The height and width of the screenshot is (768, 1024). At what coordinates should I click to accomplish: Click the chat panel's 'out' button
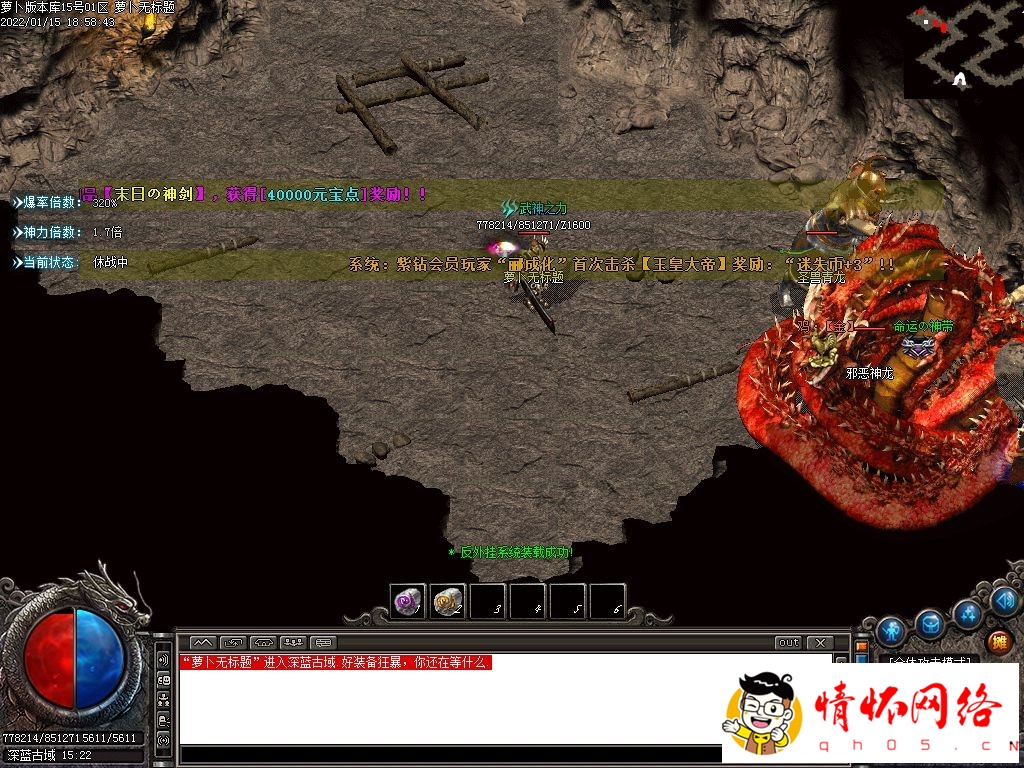click(788, 642)
